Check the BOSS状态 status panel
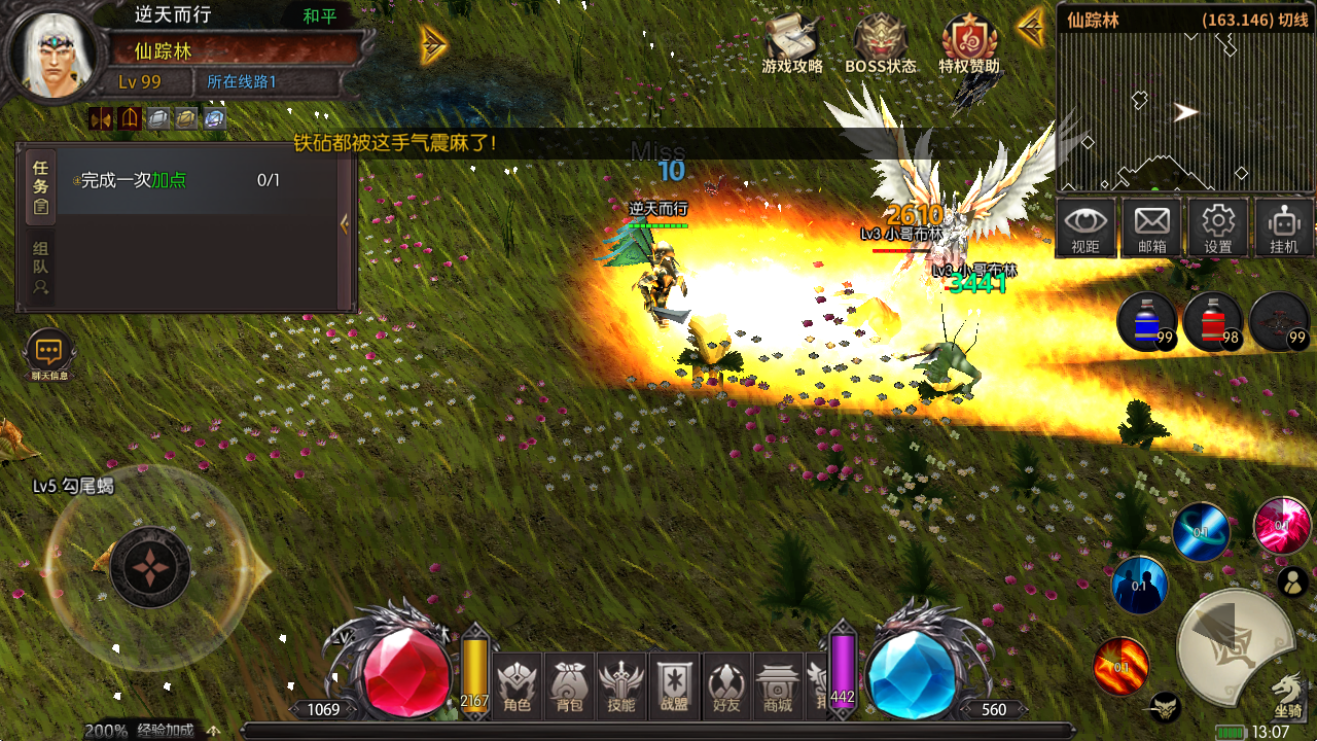 (x=880, y=45)
